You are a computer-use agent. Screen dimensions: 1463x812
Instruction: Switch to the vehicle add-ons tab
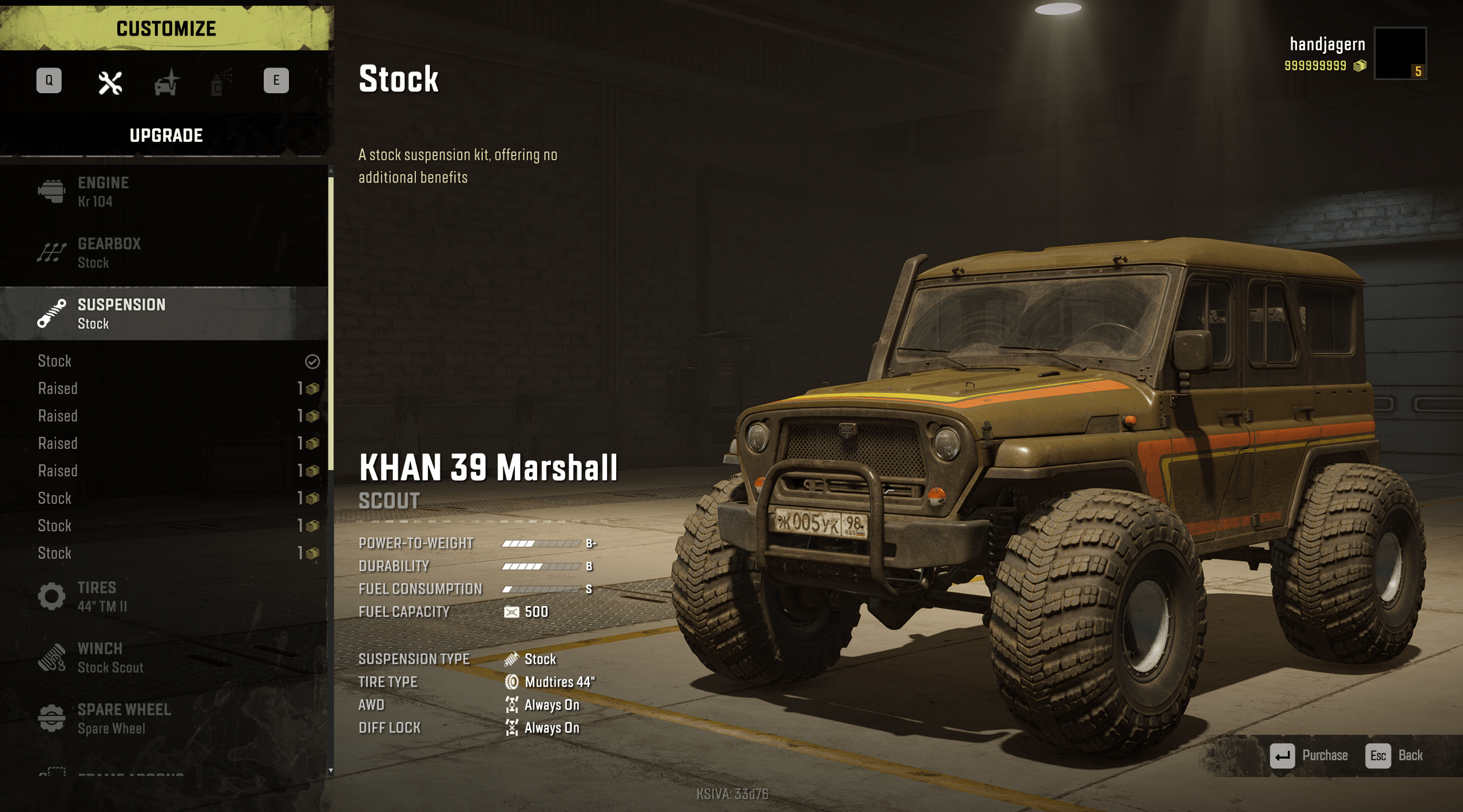(x=166, y=82)
